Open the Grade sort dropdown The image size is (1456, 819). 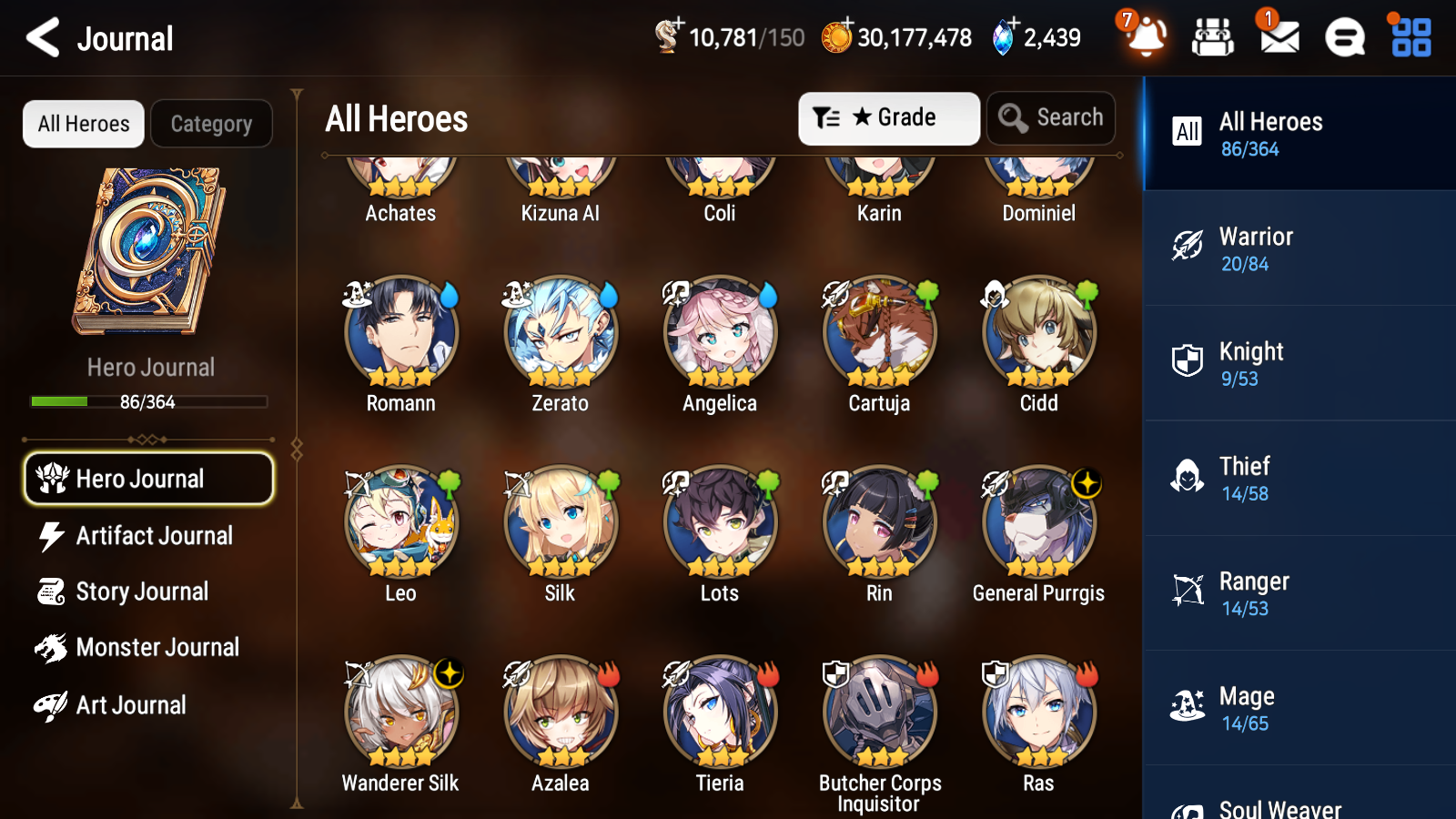pyautogui.click(x=888, y=117)
